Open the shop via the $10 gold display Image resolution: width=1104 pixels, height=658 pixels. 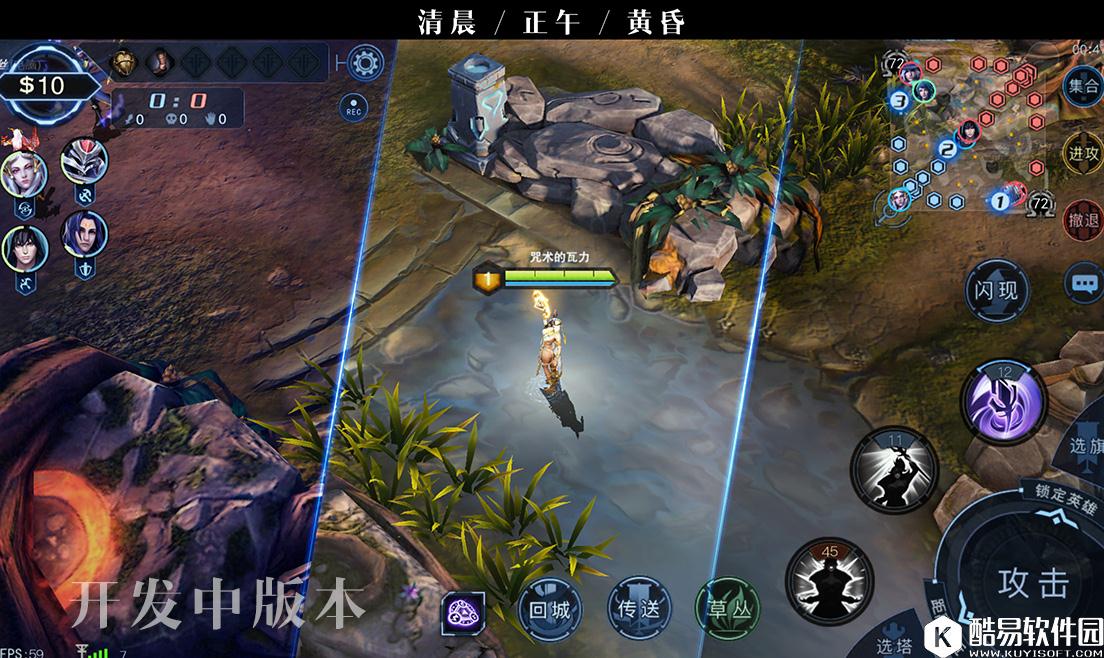coord(42,86)
